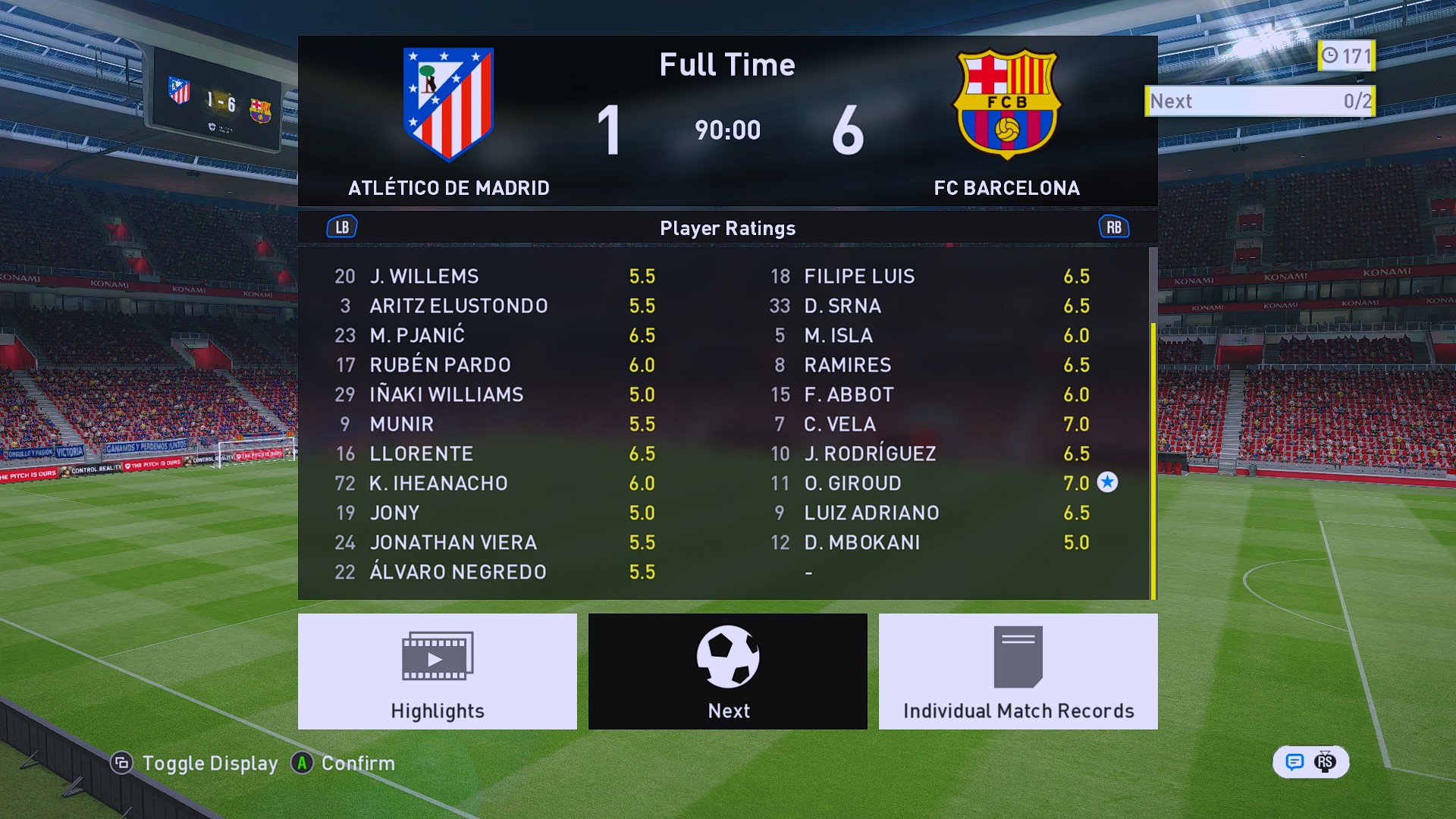Open Individual Match Records
The width and height of the screenshot is (1456, 819).
click(1018, 671)
